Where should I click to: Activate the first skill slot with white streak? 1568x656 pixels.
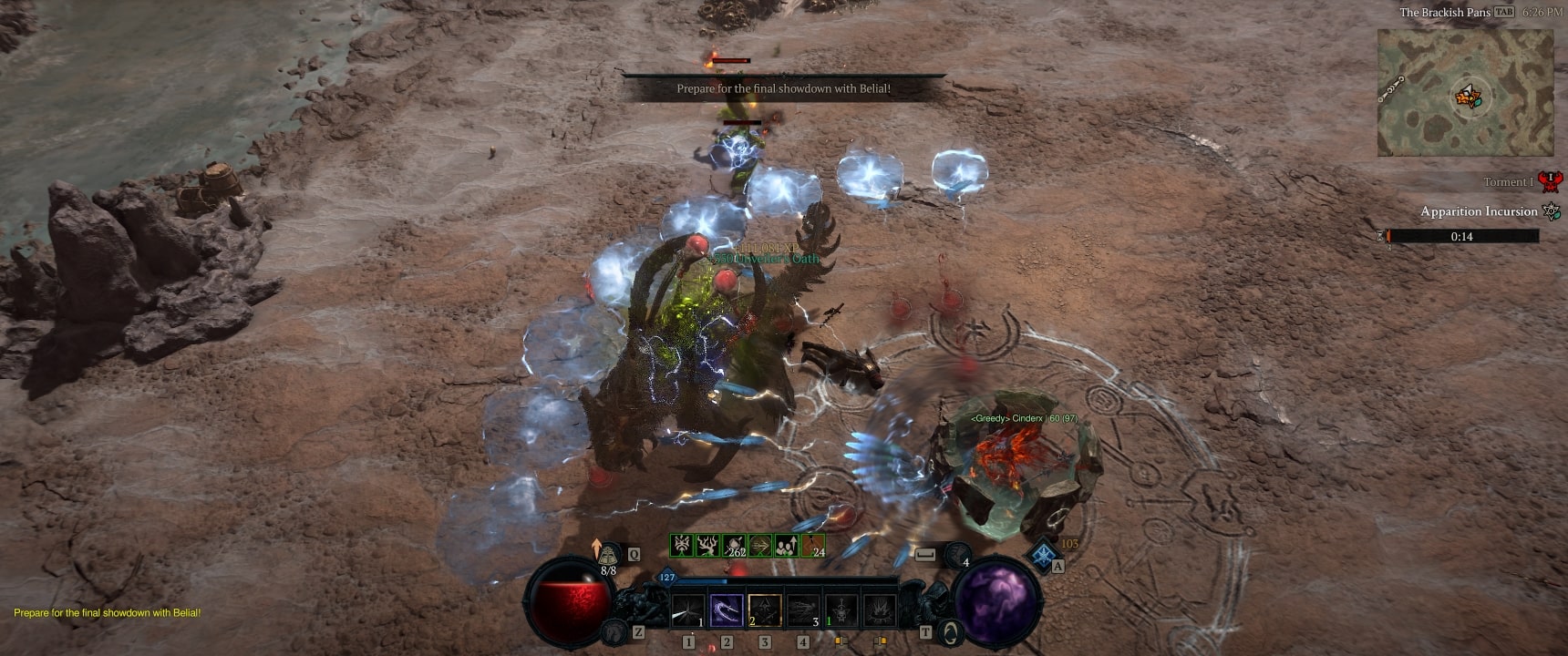coord(688,610)
